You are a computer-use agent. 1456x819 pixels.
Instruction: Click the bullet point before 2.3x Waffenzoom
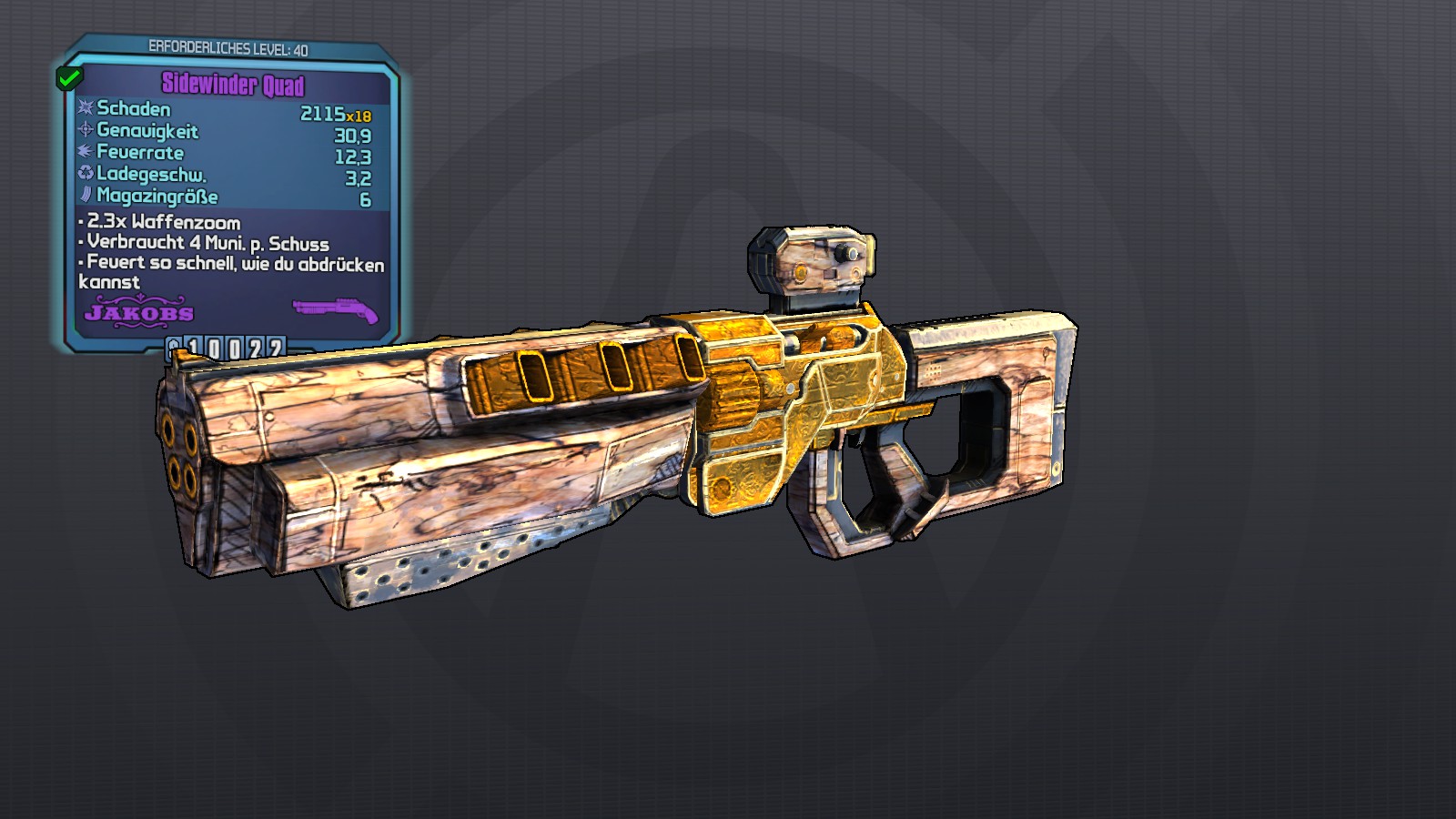coord(80,222)
